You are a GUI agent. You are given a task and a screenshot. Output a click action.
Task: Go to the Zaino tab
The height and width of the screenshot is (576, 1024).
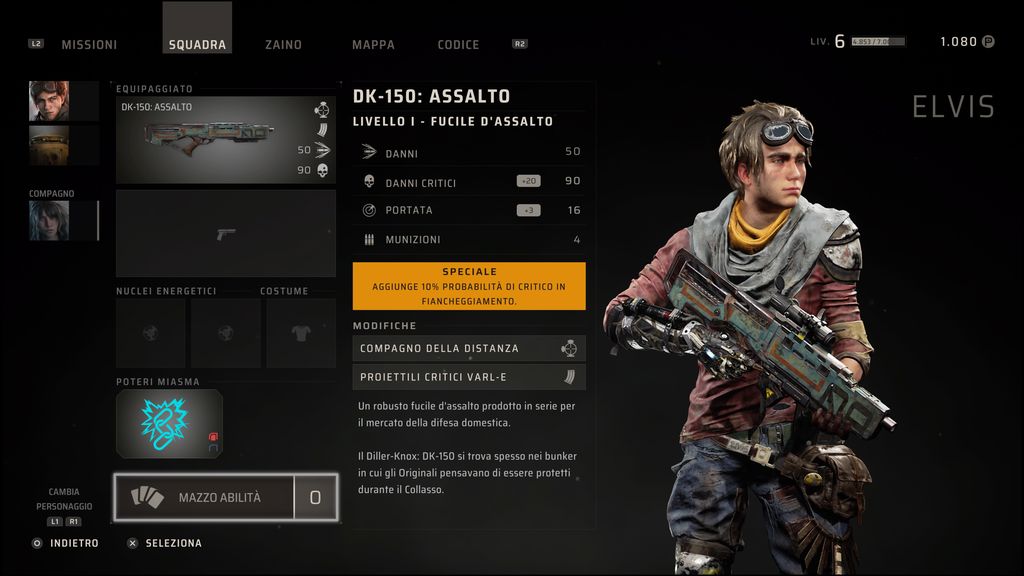283,45
